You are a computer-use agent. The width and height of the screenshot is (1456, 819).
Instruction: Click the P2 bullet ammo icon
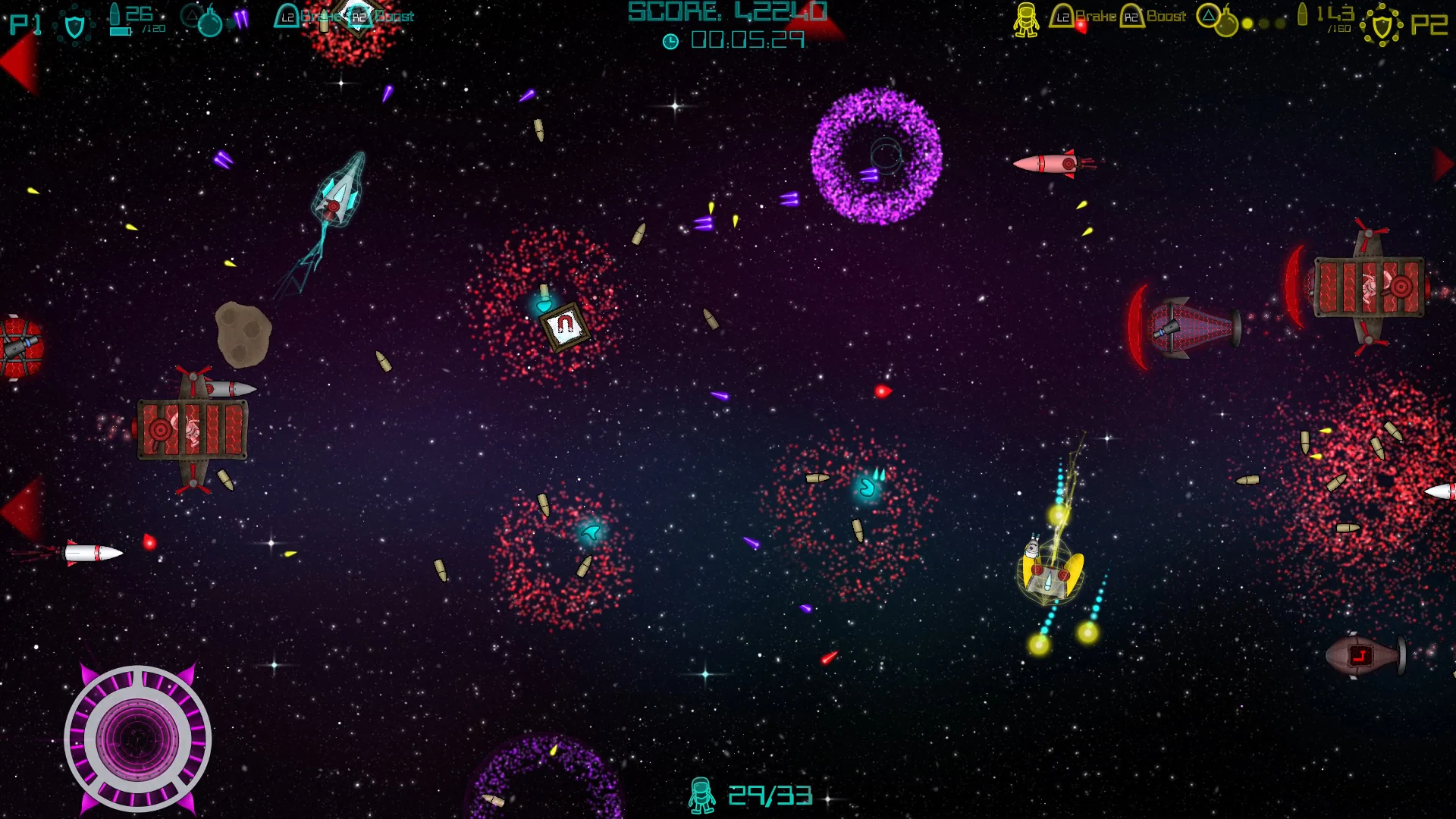[1304, 17]
